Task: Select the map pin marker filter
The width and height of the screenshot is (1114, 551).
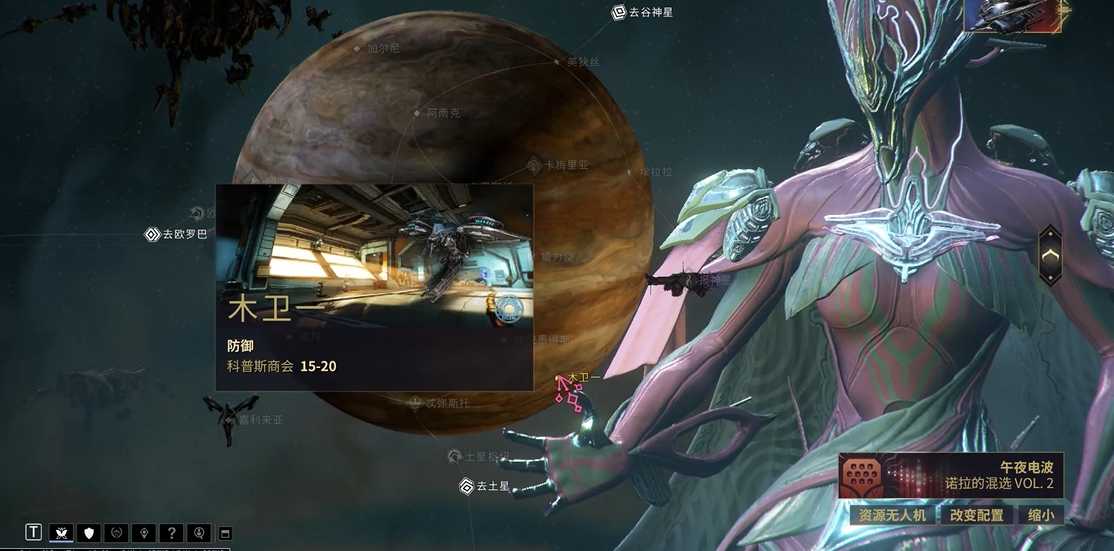Action: 145,532
